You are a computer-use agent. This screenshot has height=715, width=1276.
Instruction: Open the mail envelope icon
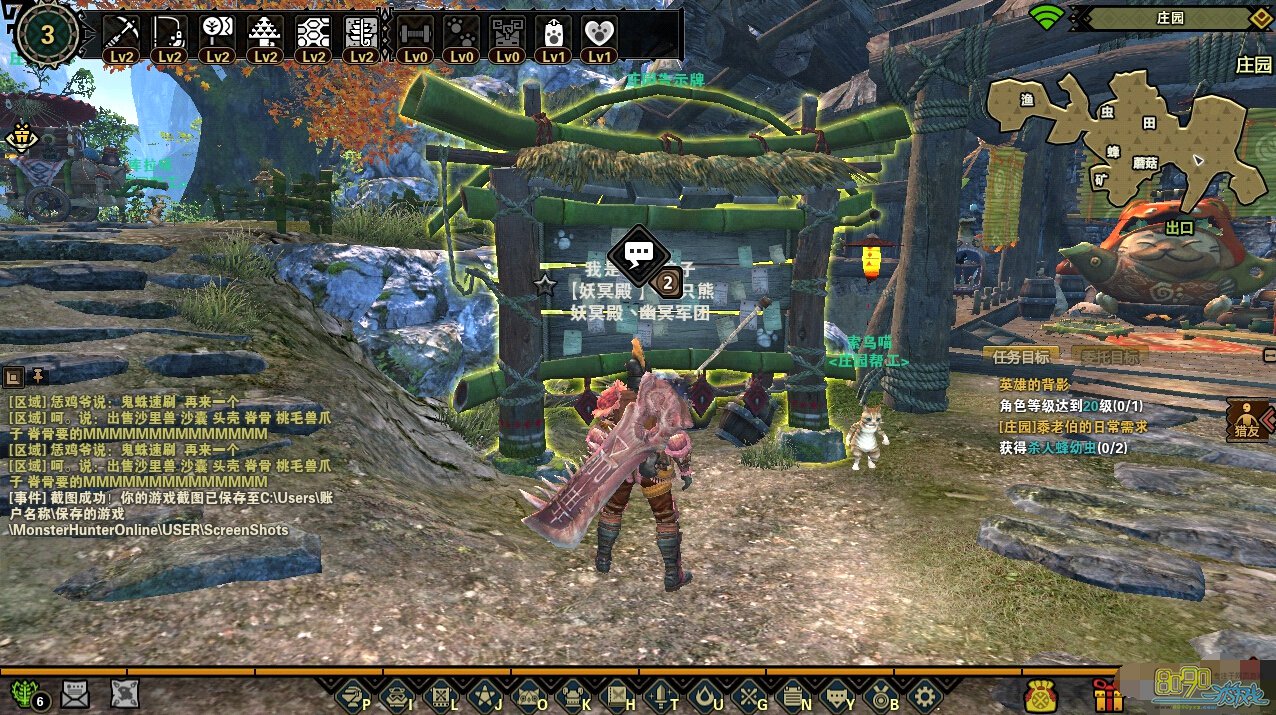(x=76, y=693)
